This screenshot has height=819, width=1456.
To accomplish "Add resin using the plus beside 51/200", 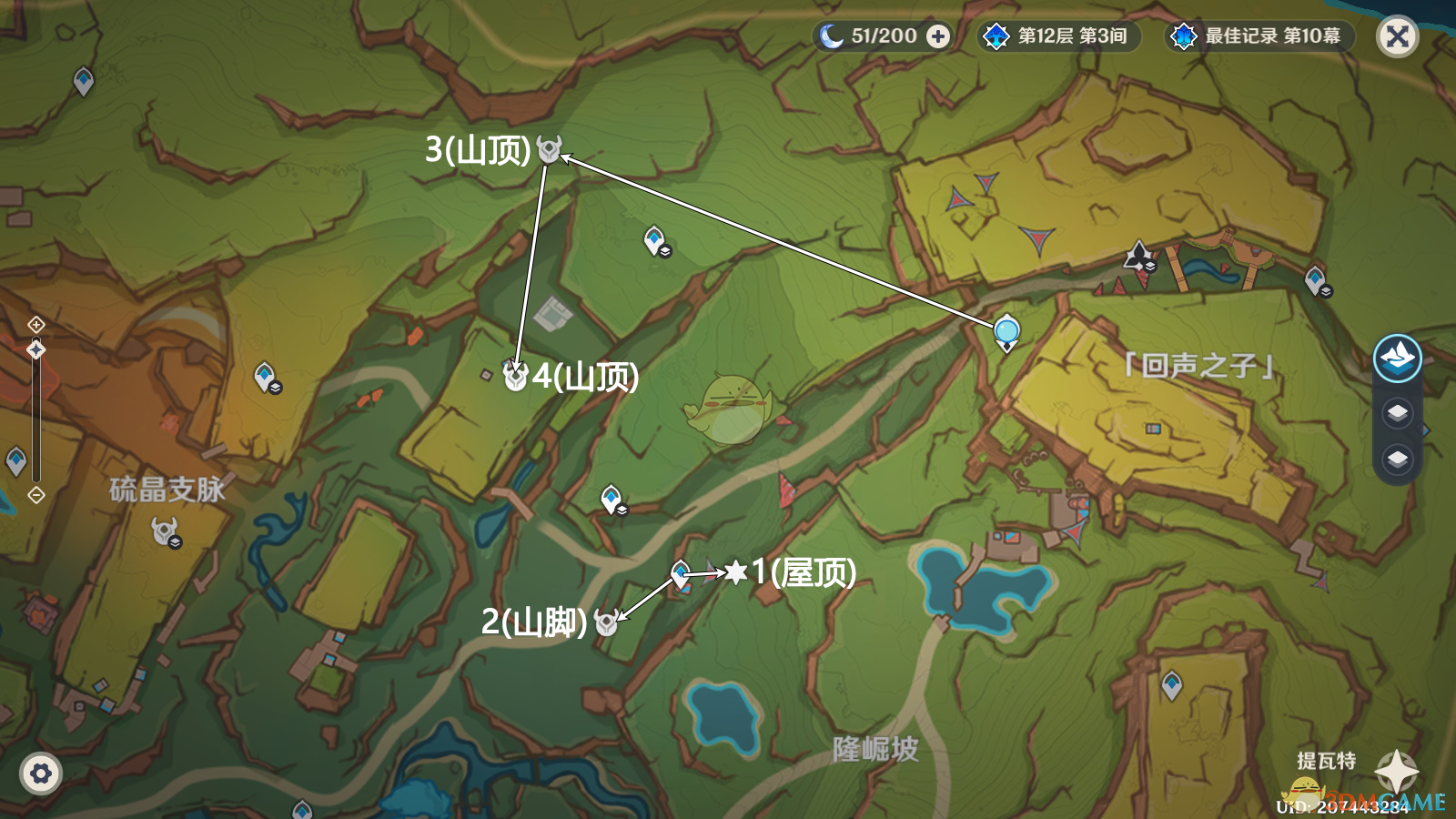I will (x=937, y=36).
